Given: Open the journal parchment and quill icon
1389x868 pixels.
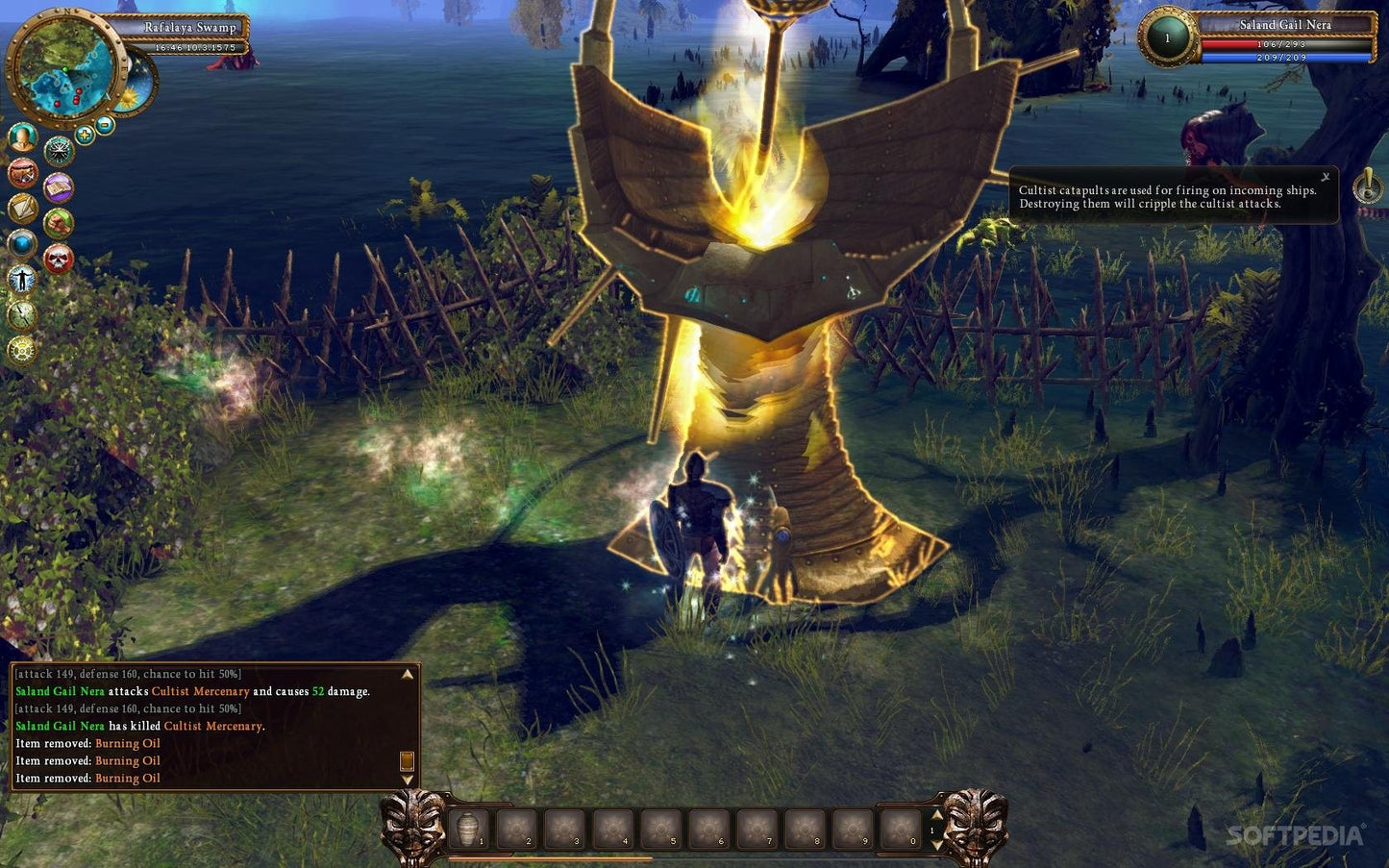Looking at the screenshot, I should click(22, 208).
